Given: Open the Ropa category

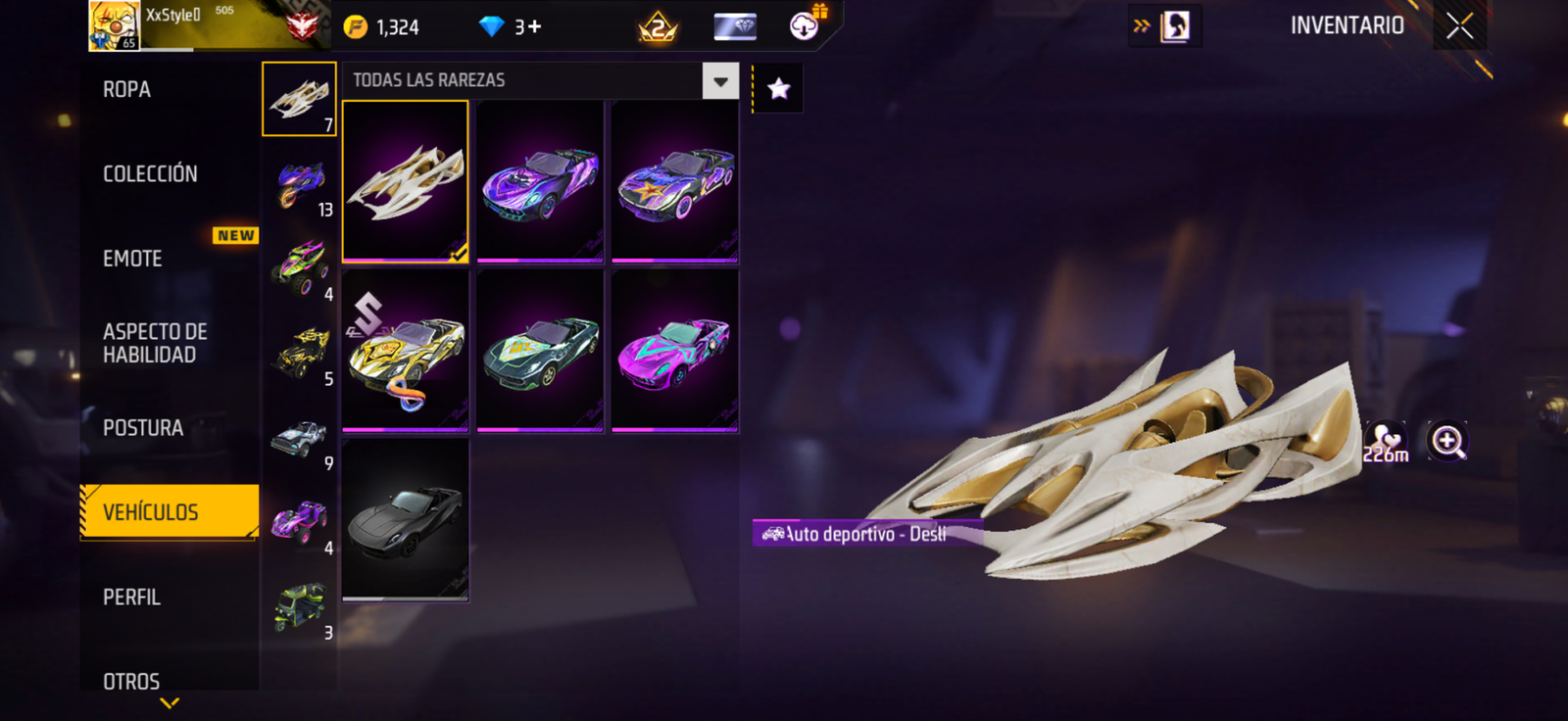Looking at the screenshot, I should pos(127,90).
